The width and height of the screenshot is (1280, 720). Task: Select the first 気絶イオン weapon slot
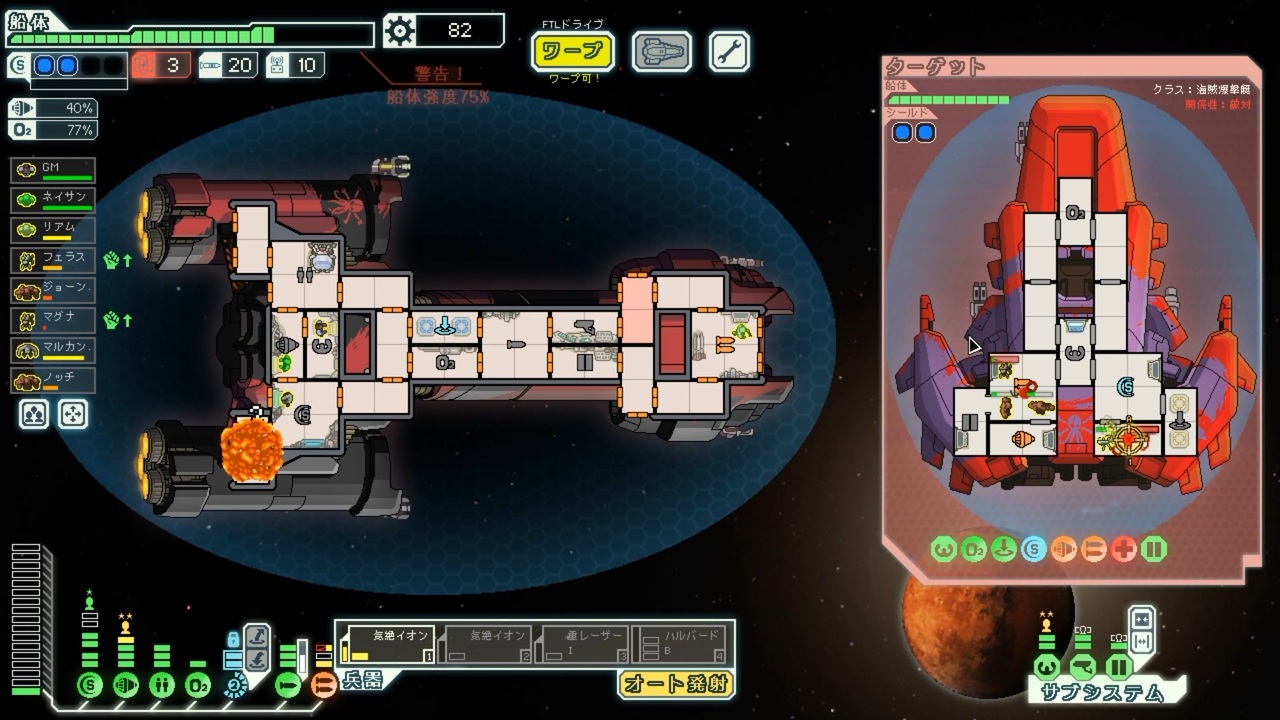pos(387,644)
